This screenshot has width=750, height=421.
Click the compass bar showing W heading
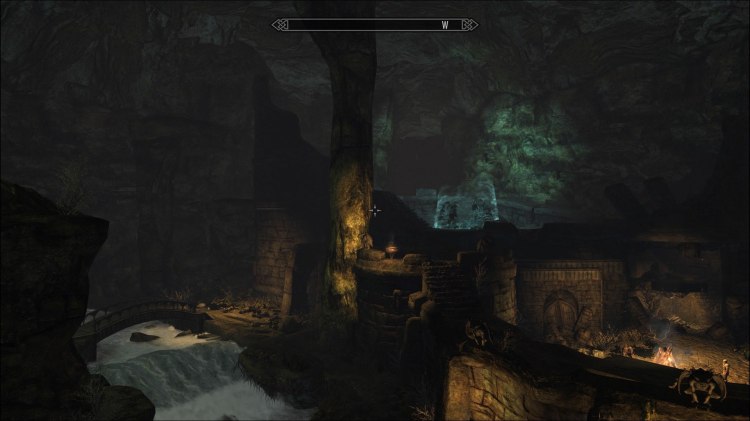click(374, 24)
